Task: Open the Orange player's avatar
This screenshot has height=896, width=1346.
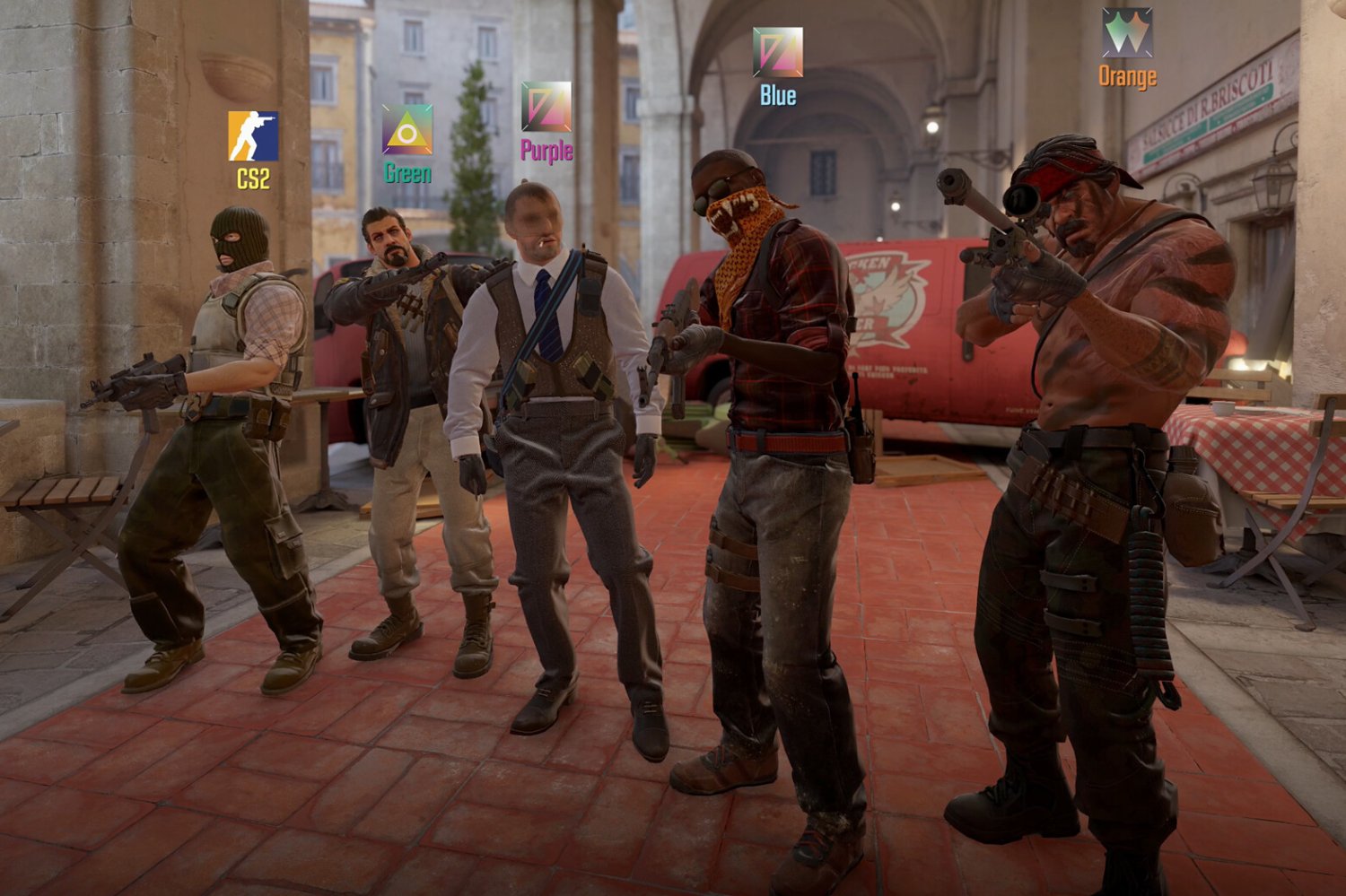Action: point(1127,33)
